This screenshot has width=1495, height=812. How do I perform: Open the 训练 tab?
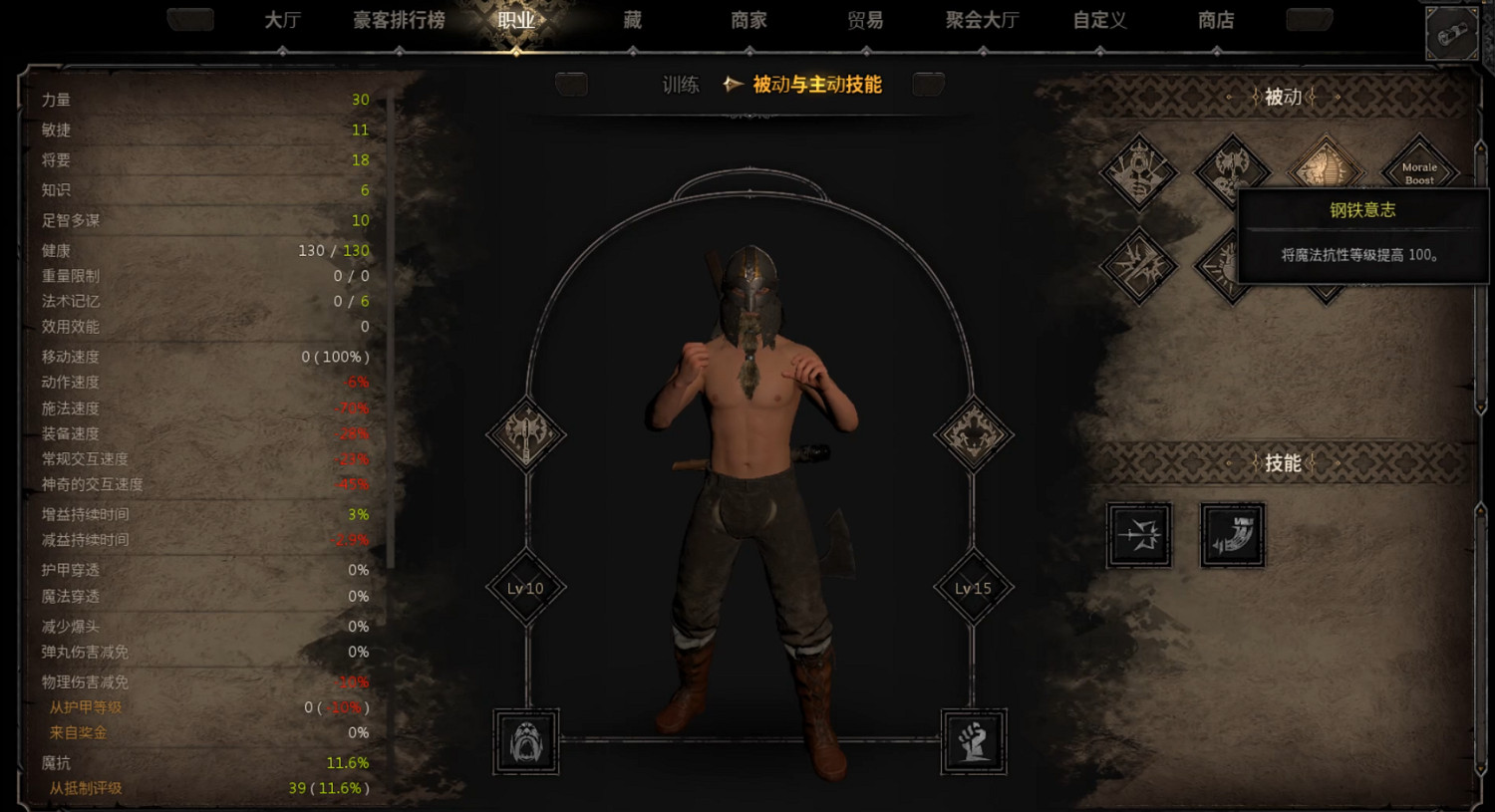coord(681,85)
